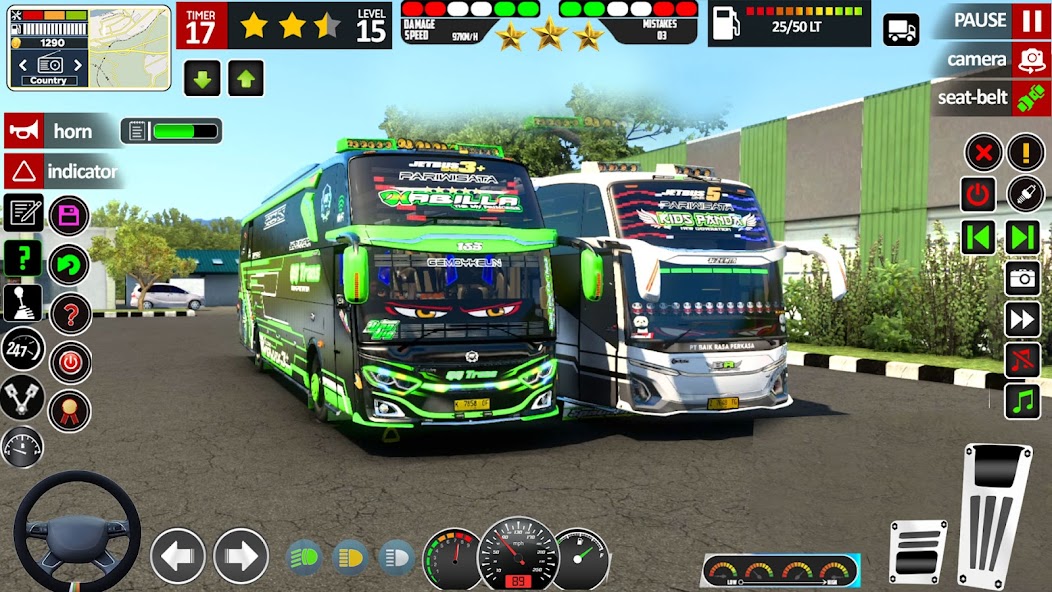The image size is (1052, 592).
Task: Click the green up arrow button
Action: [x=245, y=78]
